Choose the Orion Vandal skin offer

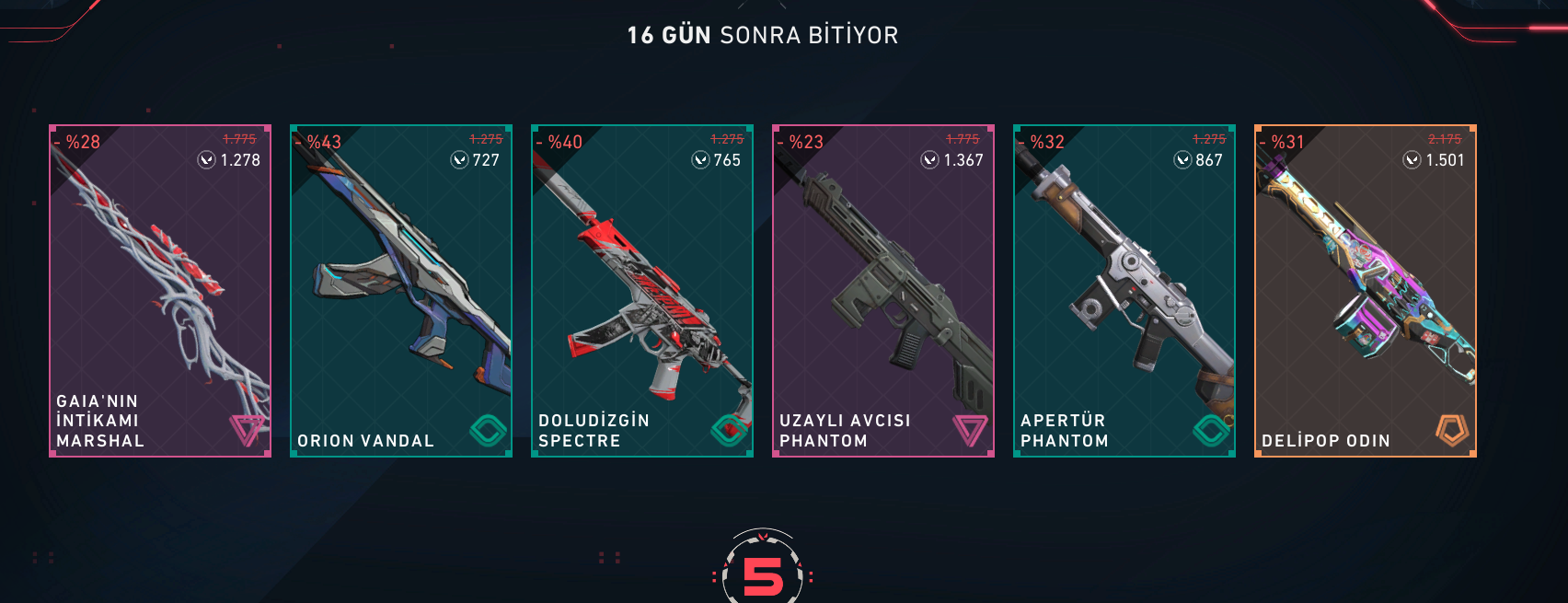pyautogui.click(x=401, y=291)
